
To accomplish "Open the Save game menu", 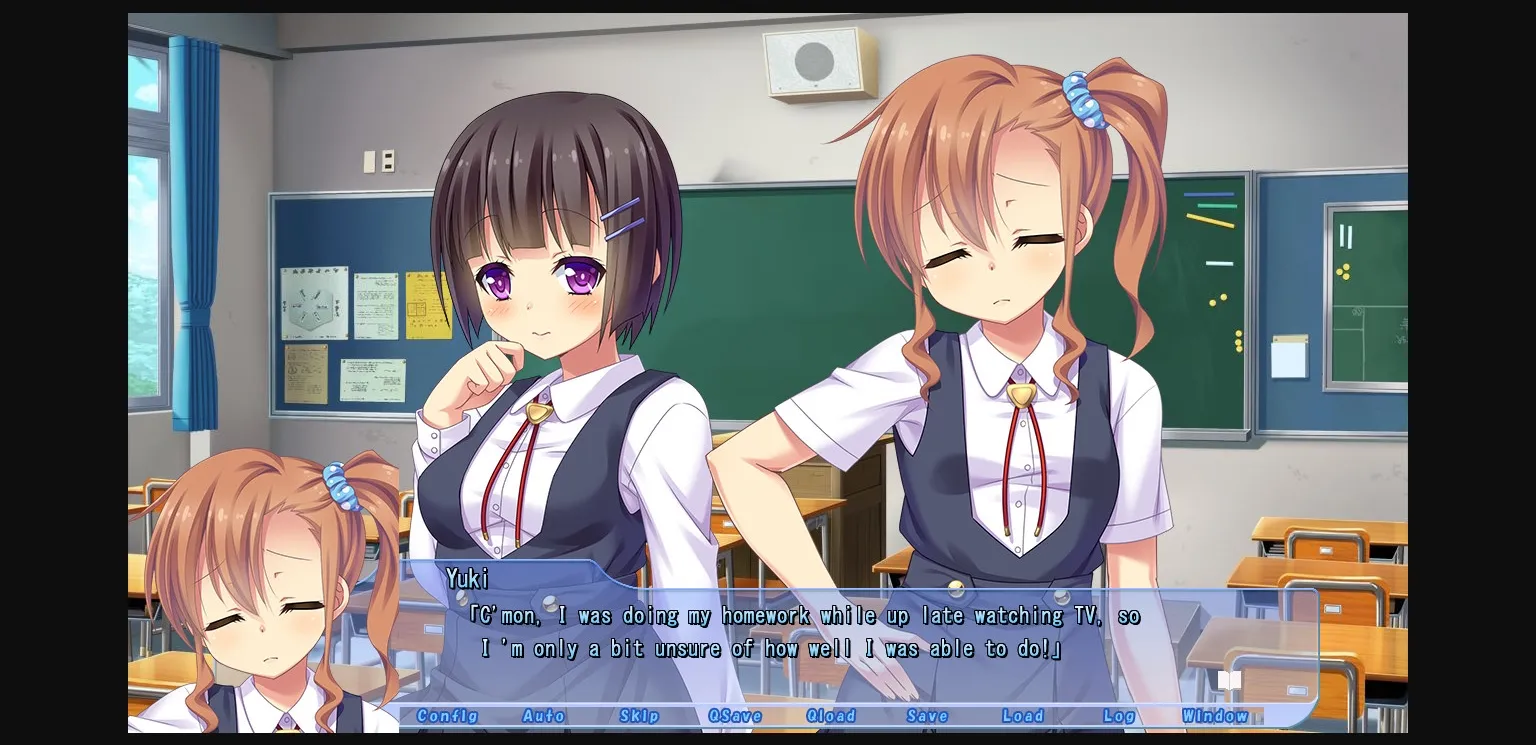I will (x=927, y=716).
